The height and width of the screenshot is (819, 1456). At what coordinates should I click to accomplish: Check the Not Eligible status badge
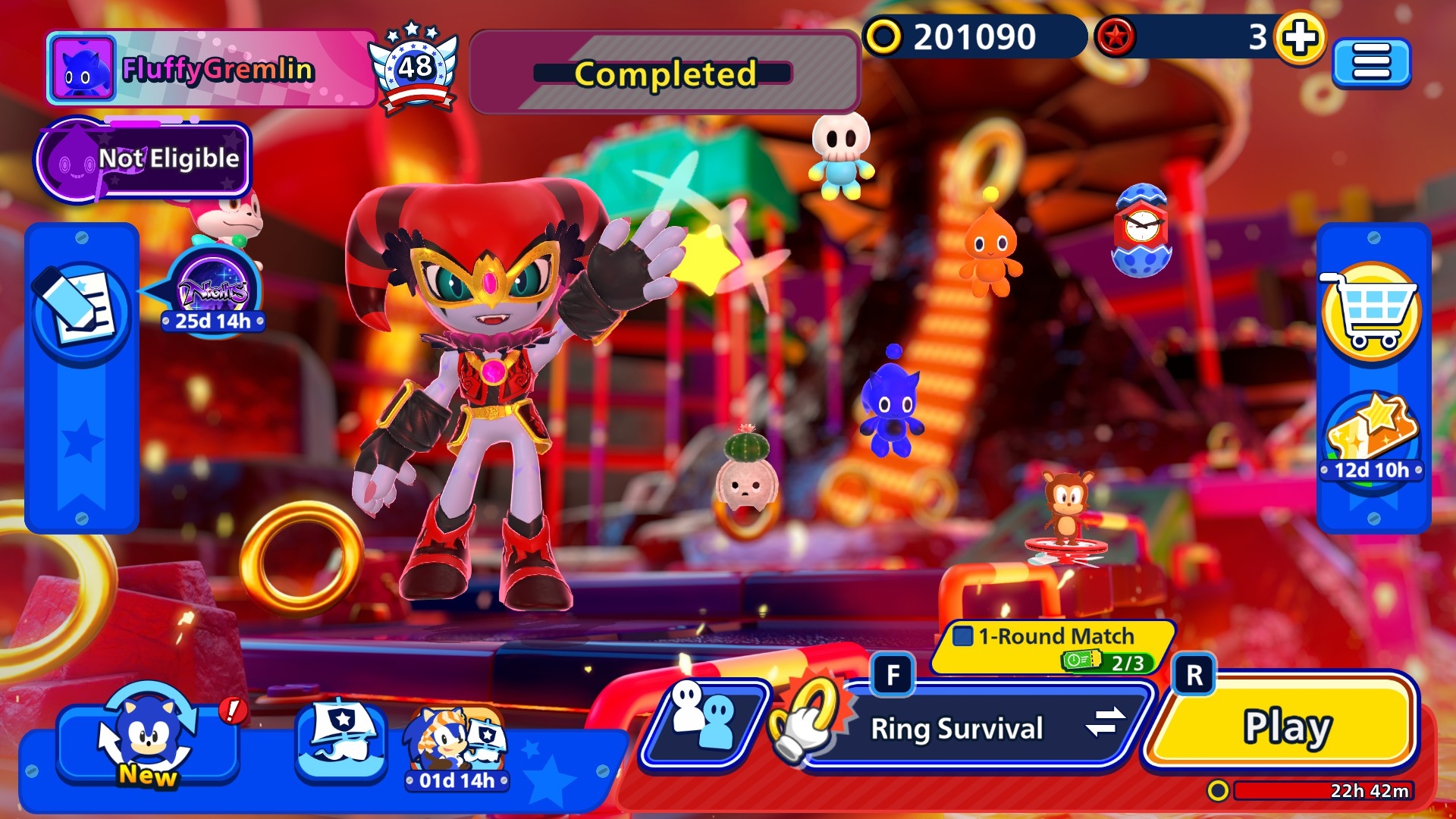point(144,159)
